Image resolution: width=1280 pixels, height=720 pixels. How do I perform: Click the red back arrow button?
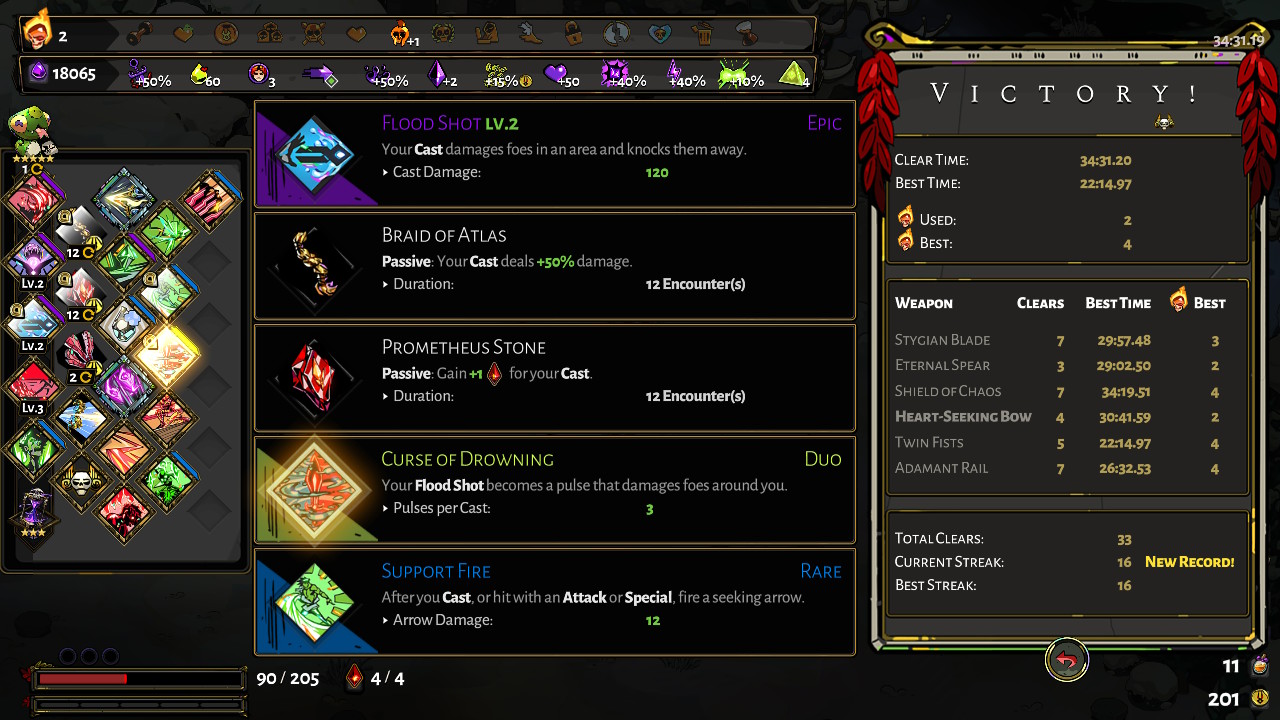coord(1067,661)
